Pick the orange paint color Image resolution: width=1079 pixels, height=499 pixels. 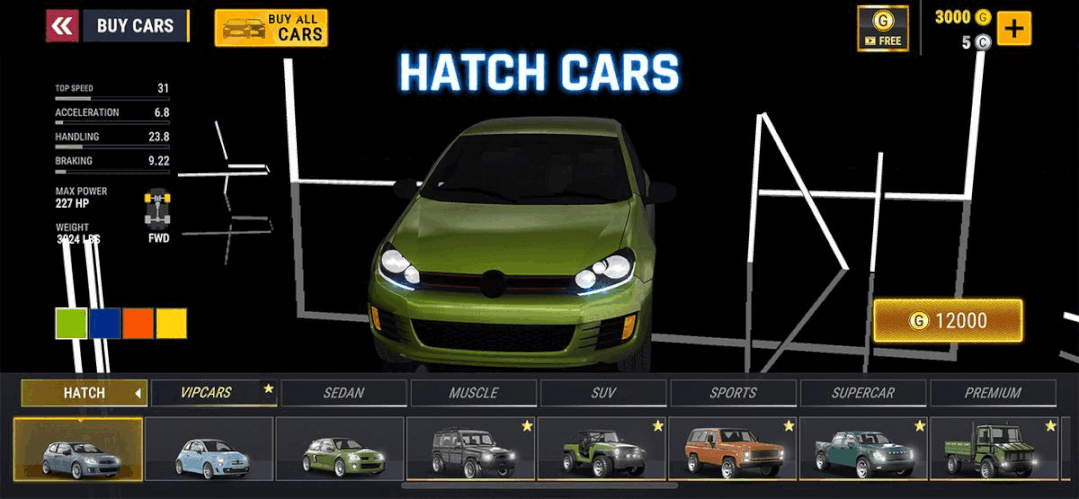click(138, 323)
